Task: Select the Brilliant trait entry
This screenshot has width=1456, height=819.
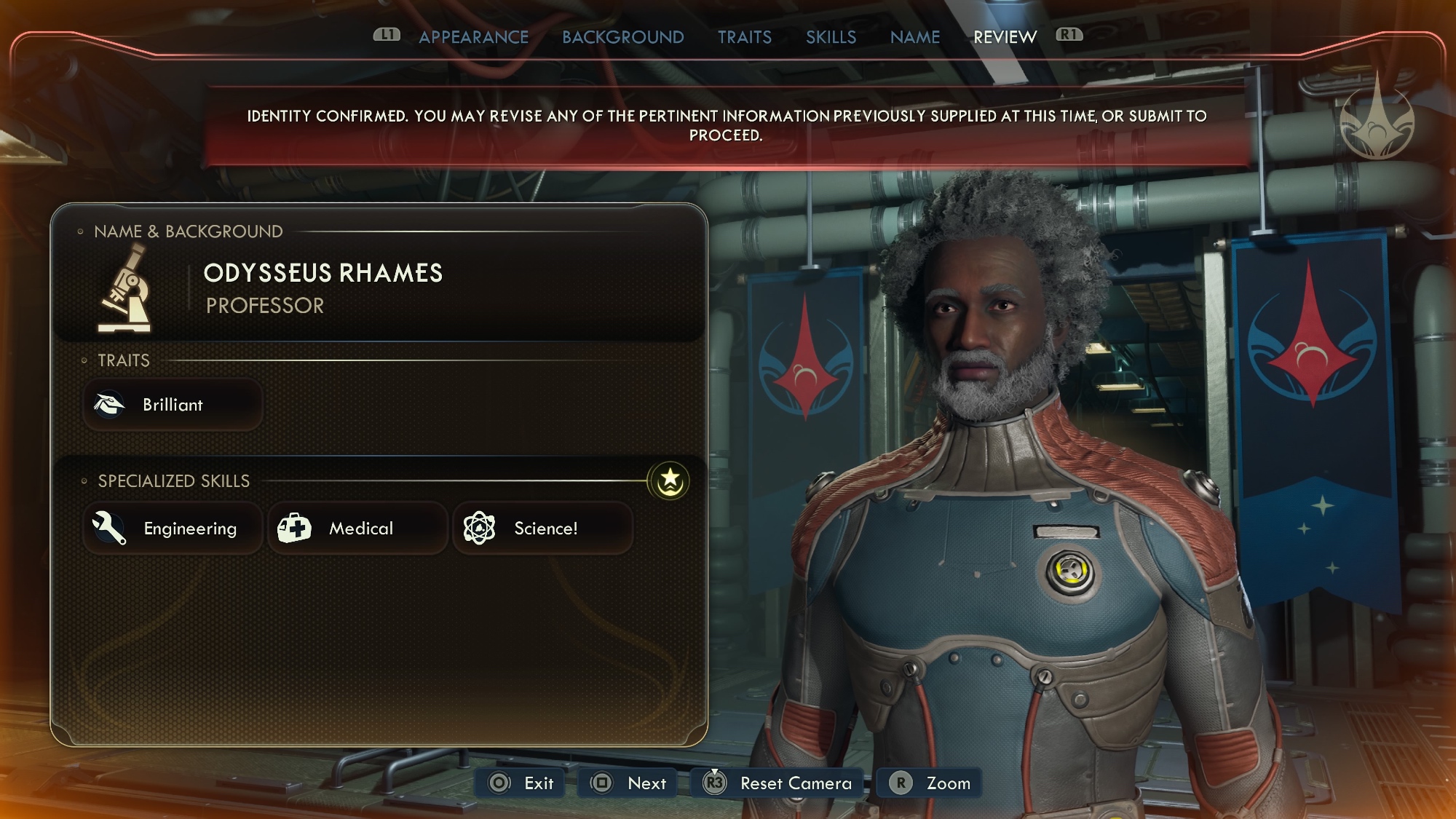Action: coord(173,405)
